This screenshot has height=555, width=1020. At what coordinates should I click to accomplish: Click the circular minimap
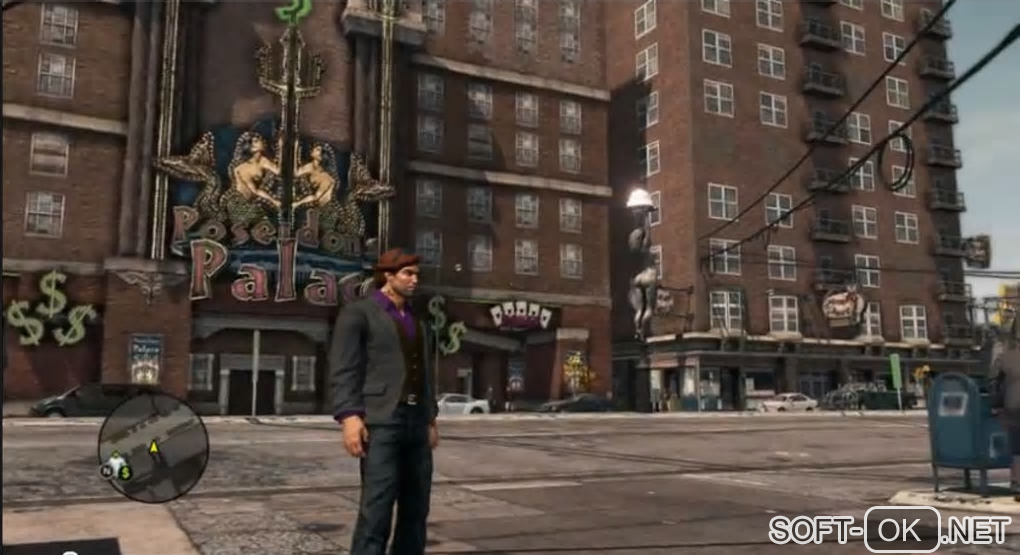coord(153,446)
